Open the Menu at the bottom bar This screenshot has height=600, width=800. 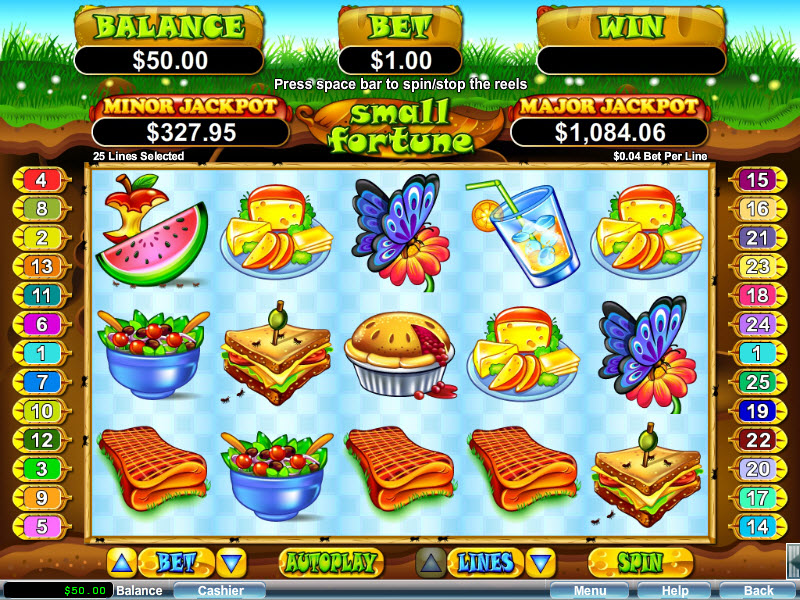[588, 591]
